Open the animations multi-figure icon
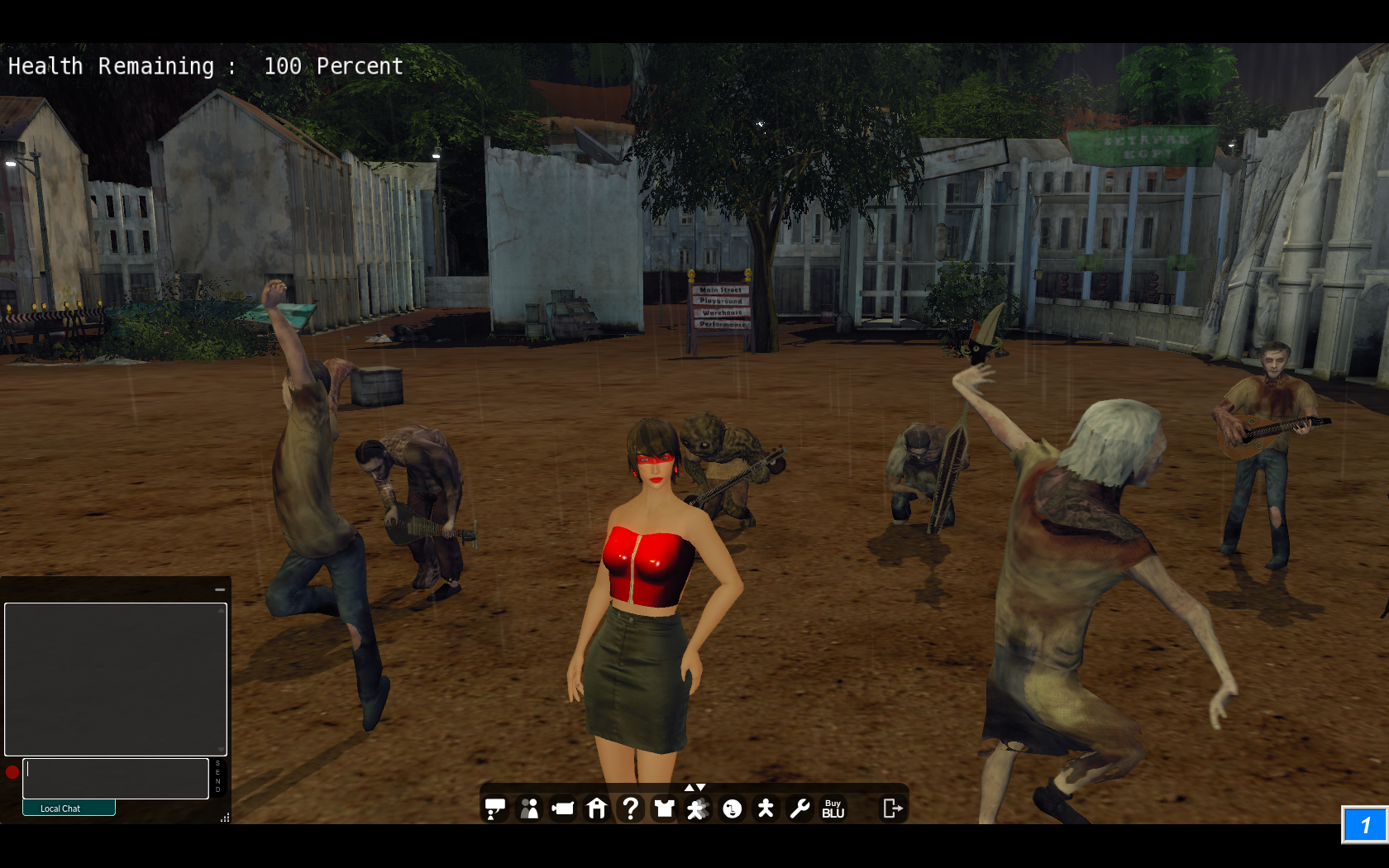 (x=698, y=808)
